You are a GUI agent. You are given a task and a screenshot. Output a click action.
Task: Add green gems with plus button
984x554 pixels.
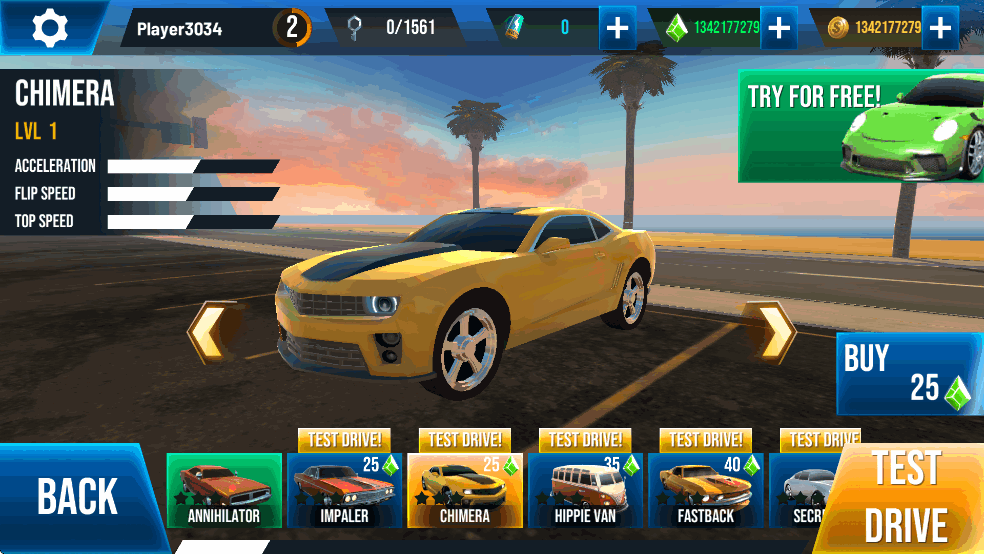(777, 28)
